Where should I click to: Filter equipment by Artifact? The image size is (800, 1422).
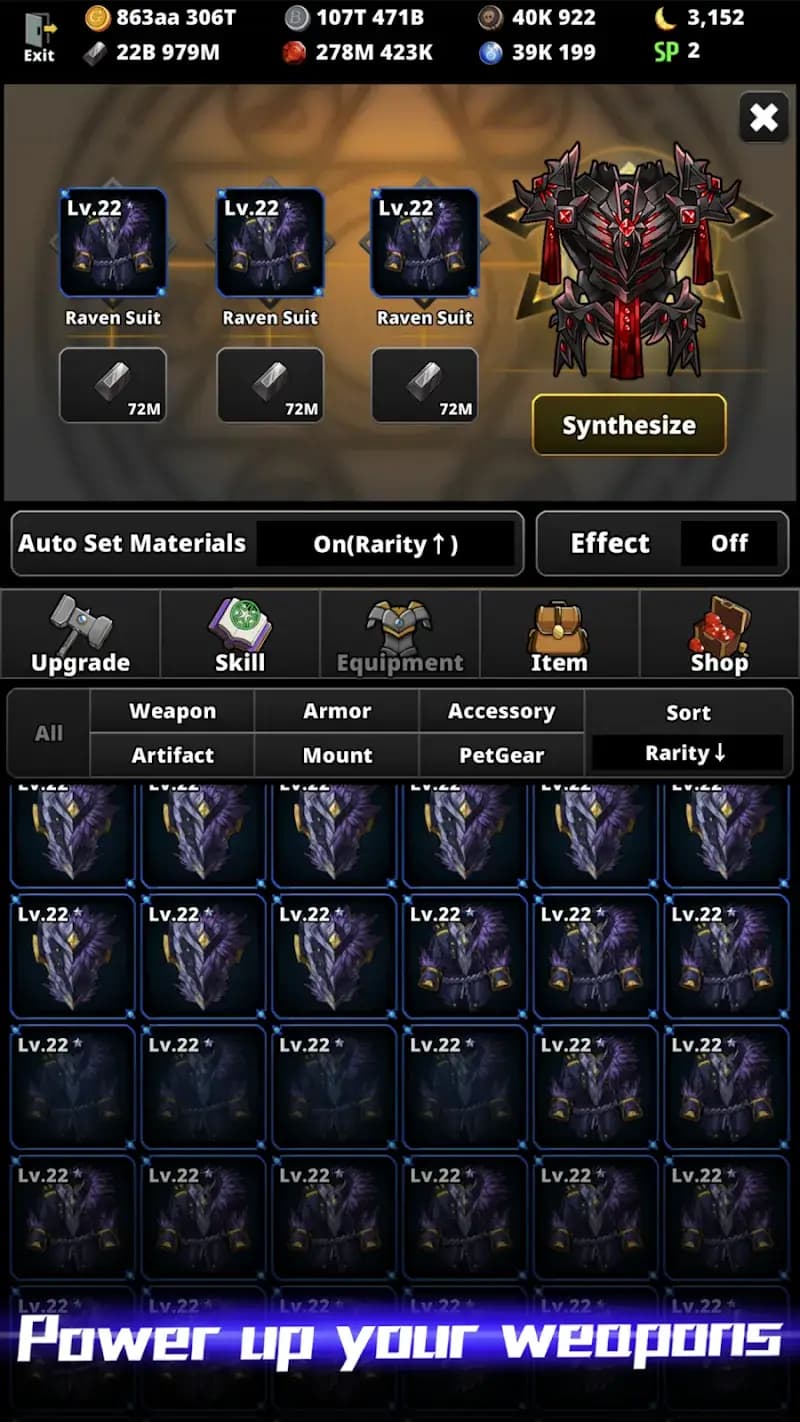coord(172,755)
